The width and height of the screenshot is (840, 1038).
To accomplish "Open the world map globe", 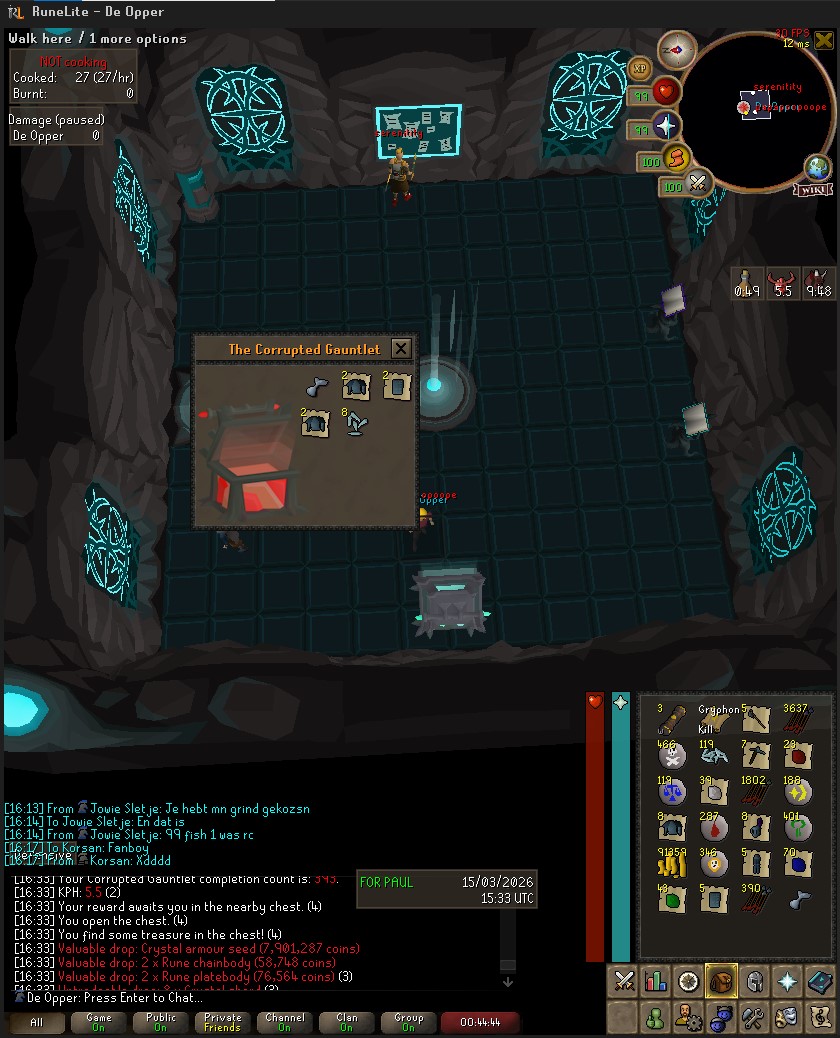I will point(818,167).
